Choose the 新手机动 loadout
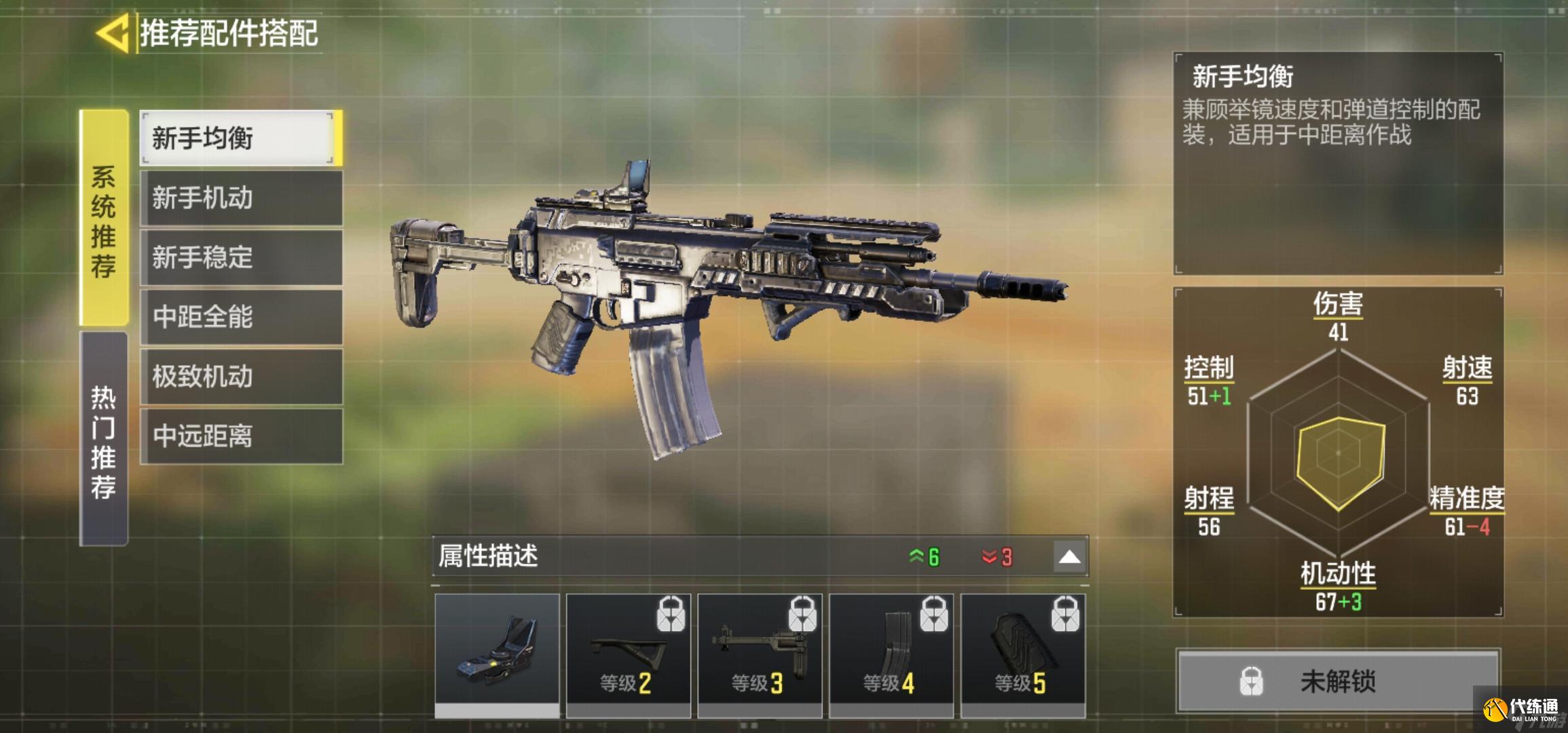The image size is (1568, 733). click(240, 198)
